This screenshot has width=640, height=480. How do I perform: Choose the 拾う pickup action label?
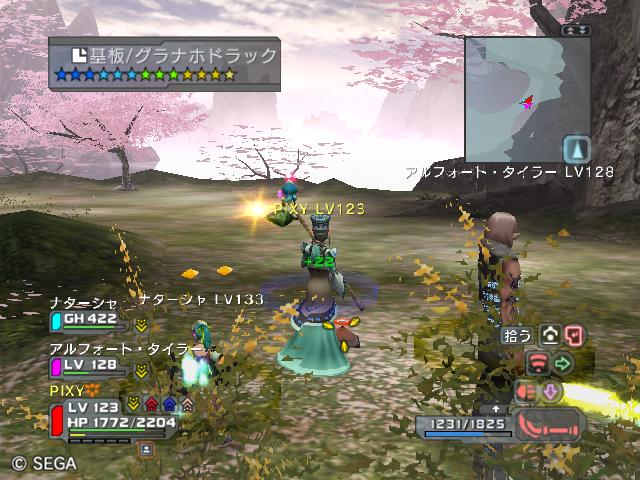[x=518, y=336]
